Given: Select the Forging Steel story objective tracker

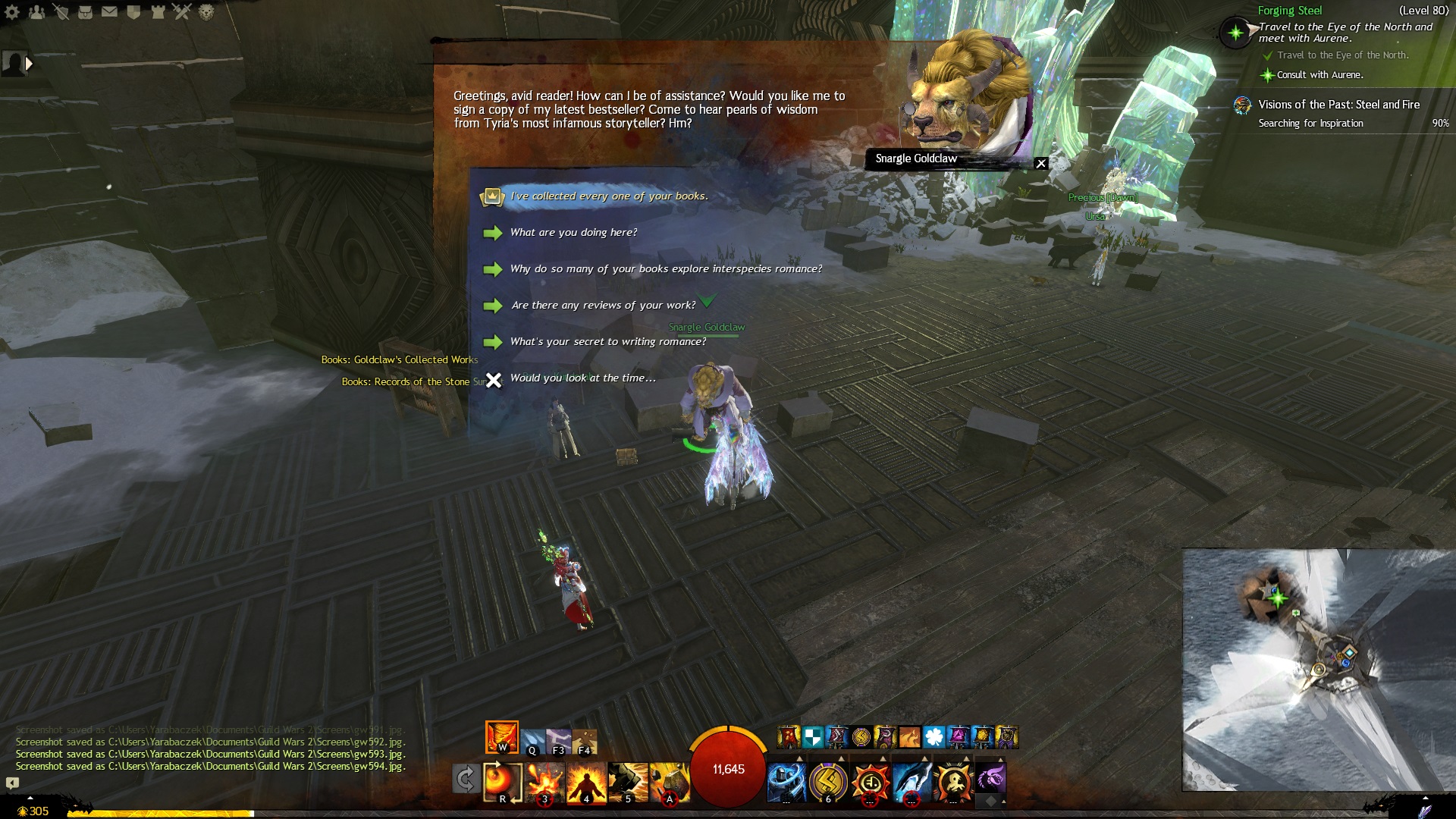Looking at the screenshot, I should tap(1289, 11).
